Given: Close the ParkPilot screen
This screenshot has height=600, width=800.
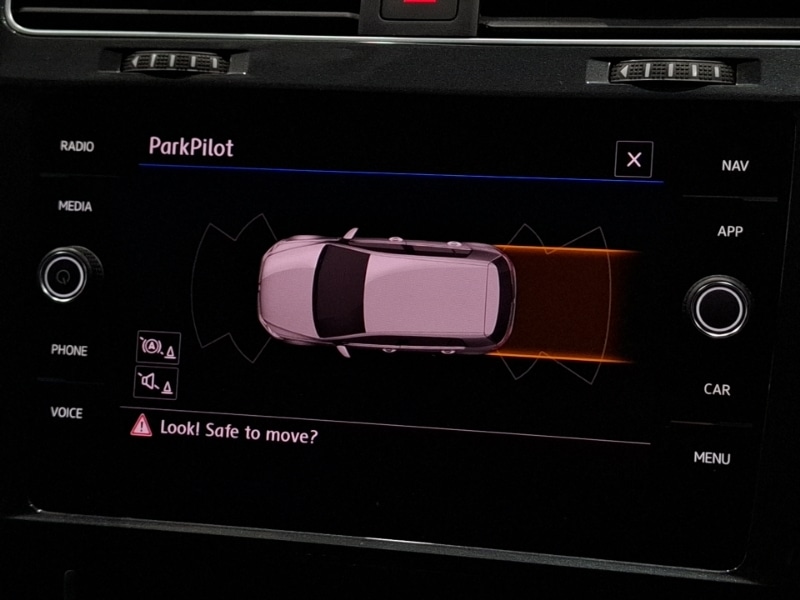Looking at the screenshot, I should point(633,159).
